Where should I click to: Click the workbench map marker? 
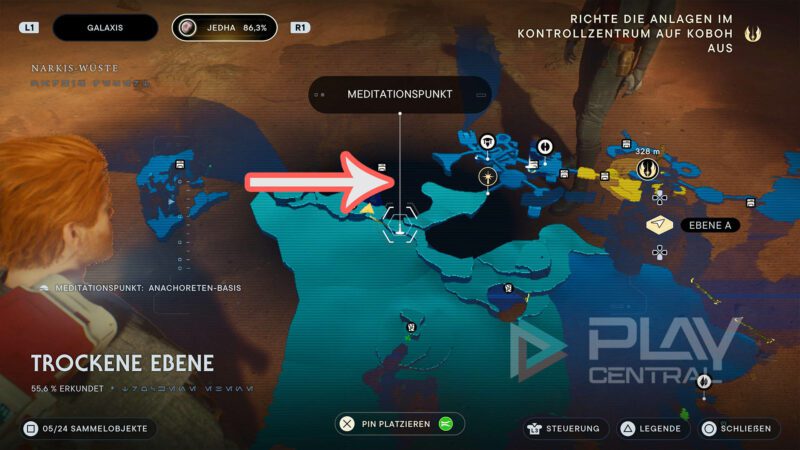[487, 142]
